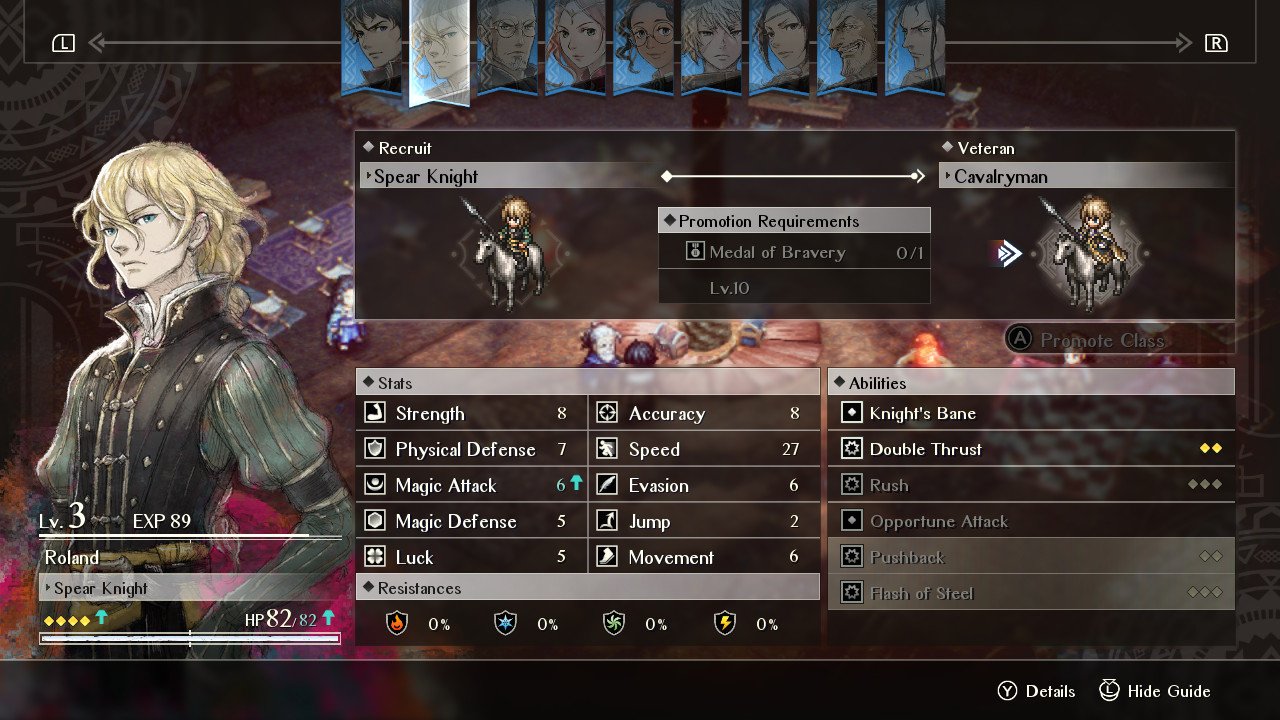The height and width of the screenshot is (720, 1280).
Task: Pick the Opportune Attack ability
Action: pos(1030,521)
